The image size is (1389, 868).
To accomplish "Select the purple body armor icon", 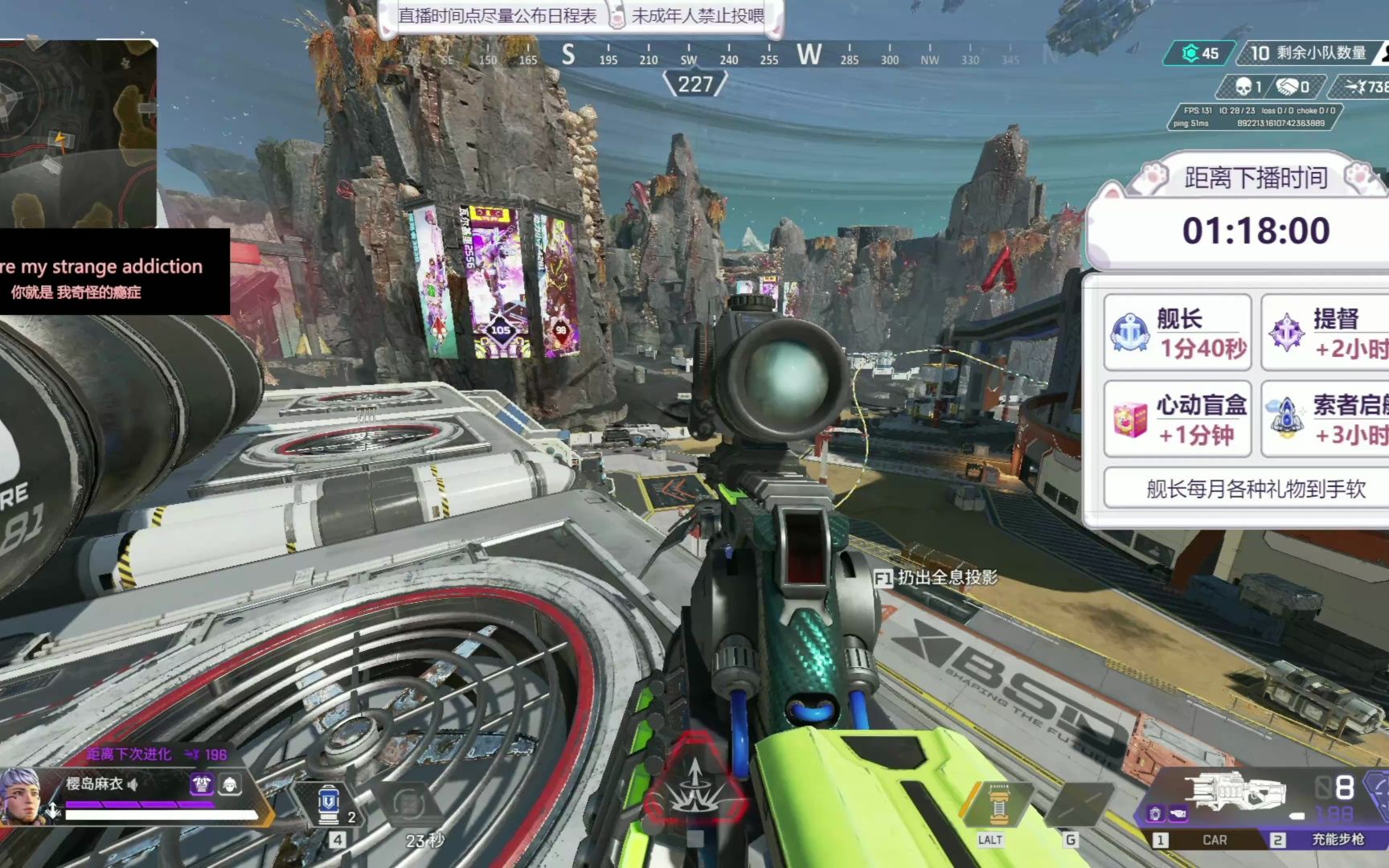I will (x=201, y=784).
